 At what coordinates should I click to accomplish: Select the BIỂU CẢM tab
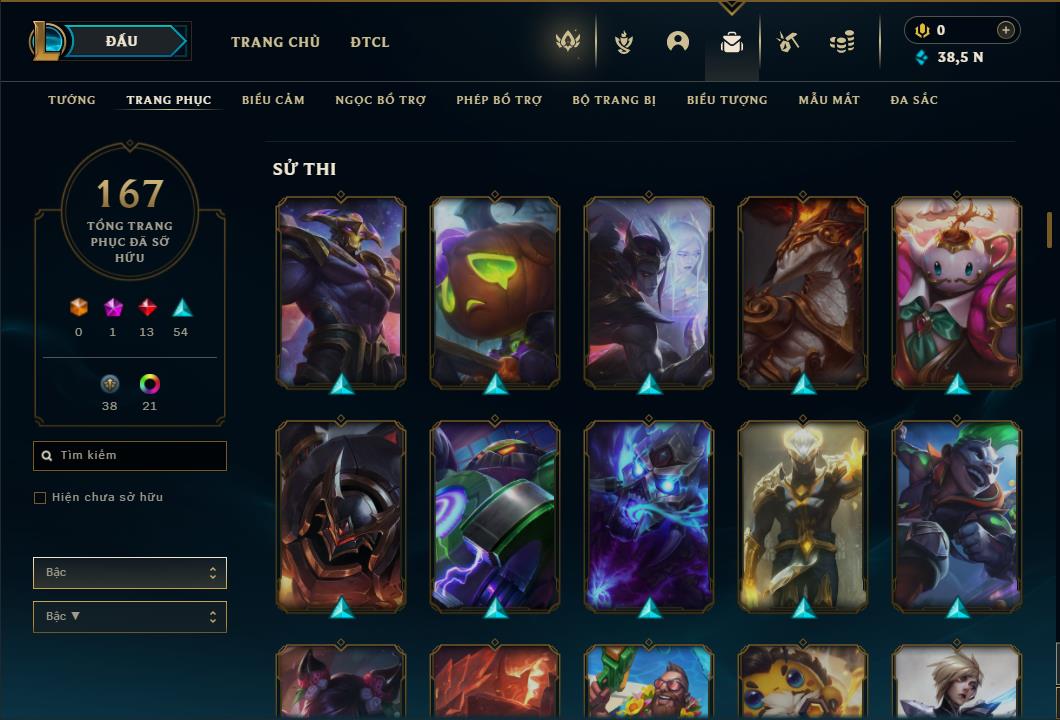(x=273, y=100)
